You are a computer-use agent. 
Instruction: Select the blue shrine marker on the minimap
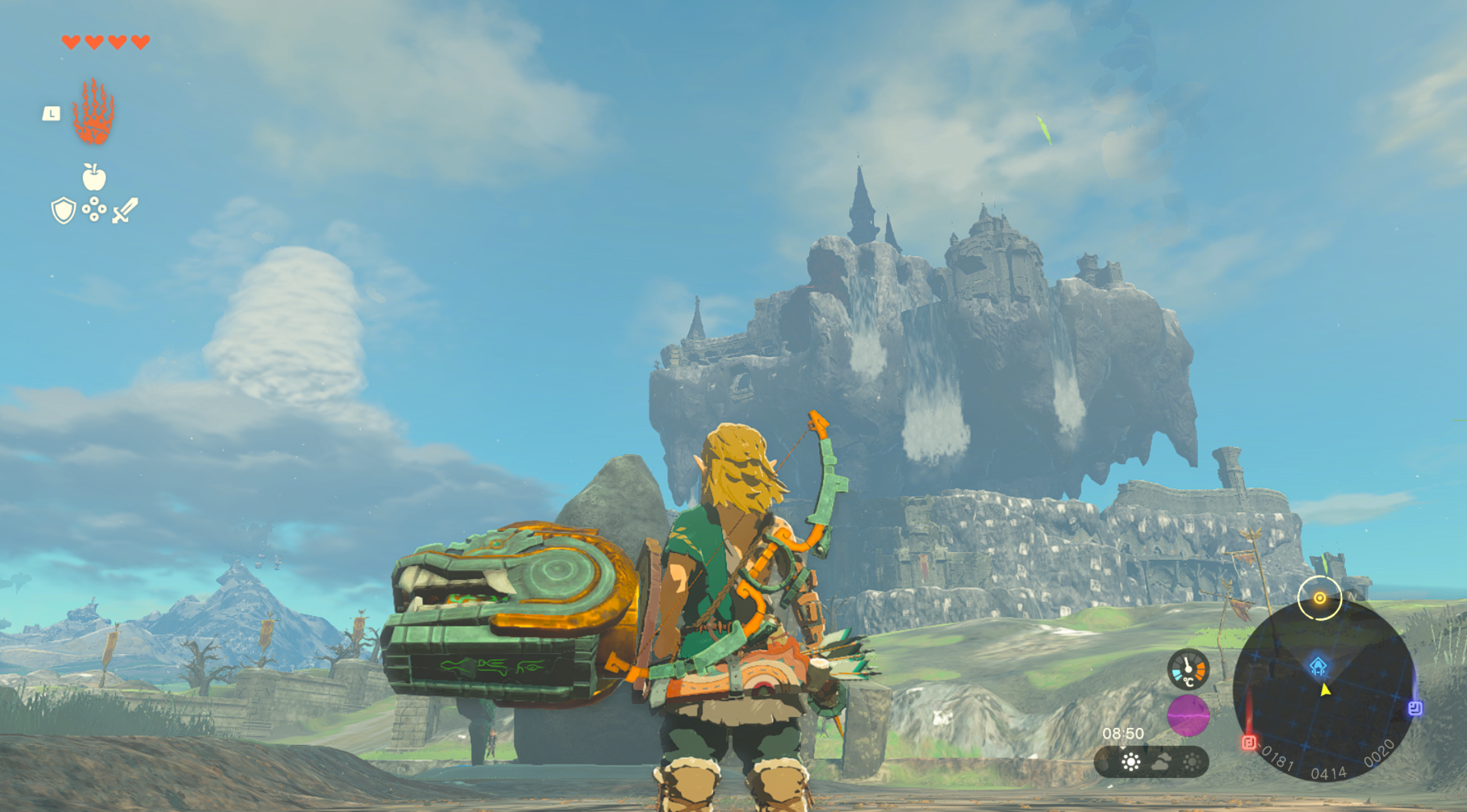pos(1318,666)
